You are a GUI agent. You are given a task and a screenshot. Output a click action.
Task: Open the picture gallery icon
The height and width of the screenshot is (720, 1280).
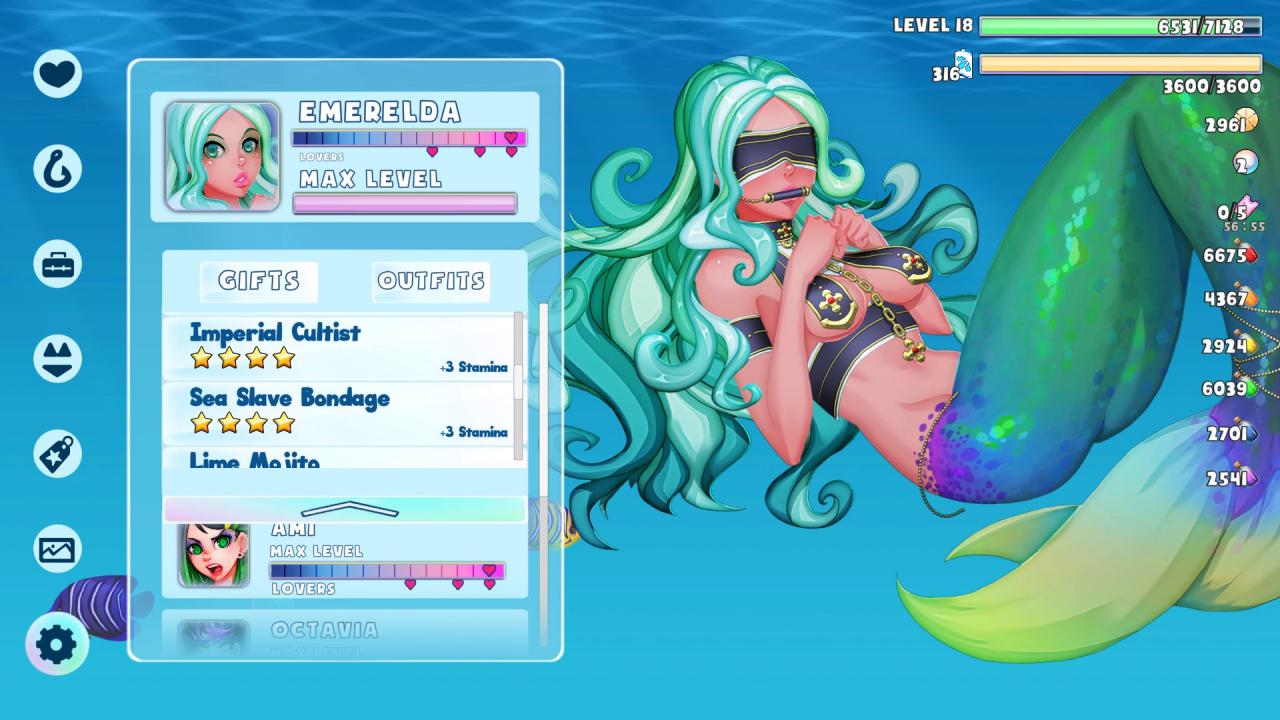(x=57, y=549)
